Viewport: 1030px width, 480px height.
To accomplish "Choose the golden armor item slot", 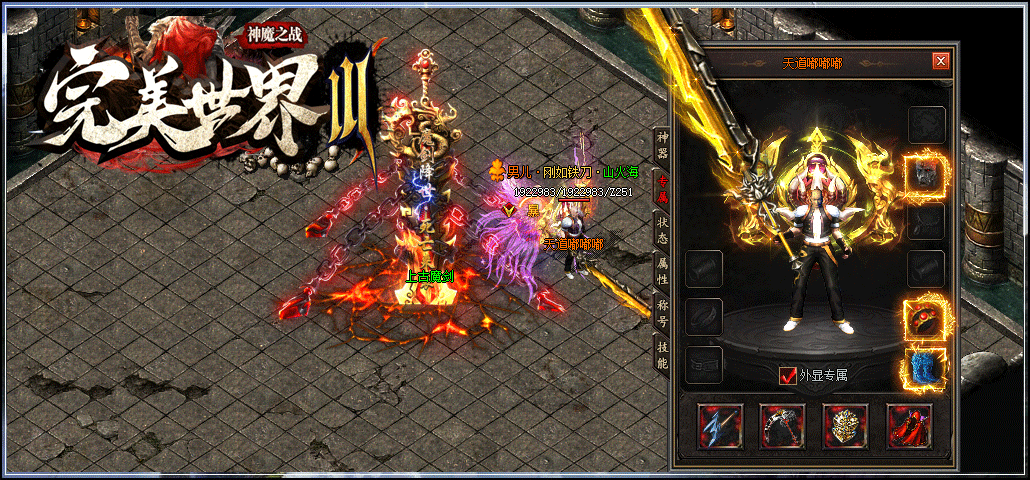I will pyautogui.click(x=845, y=426).
